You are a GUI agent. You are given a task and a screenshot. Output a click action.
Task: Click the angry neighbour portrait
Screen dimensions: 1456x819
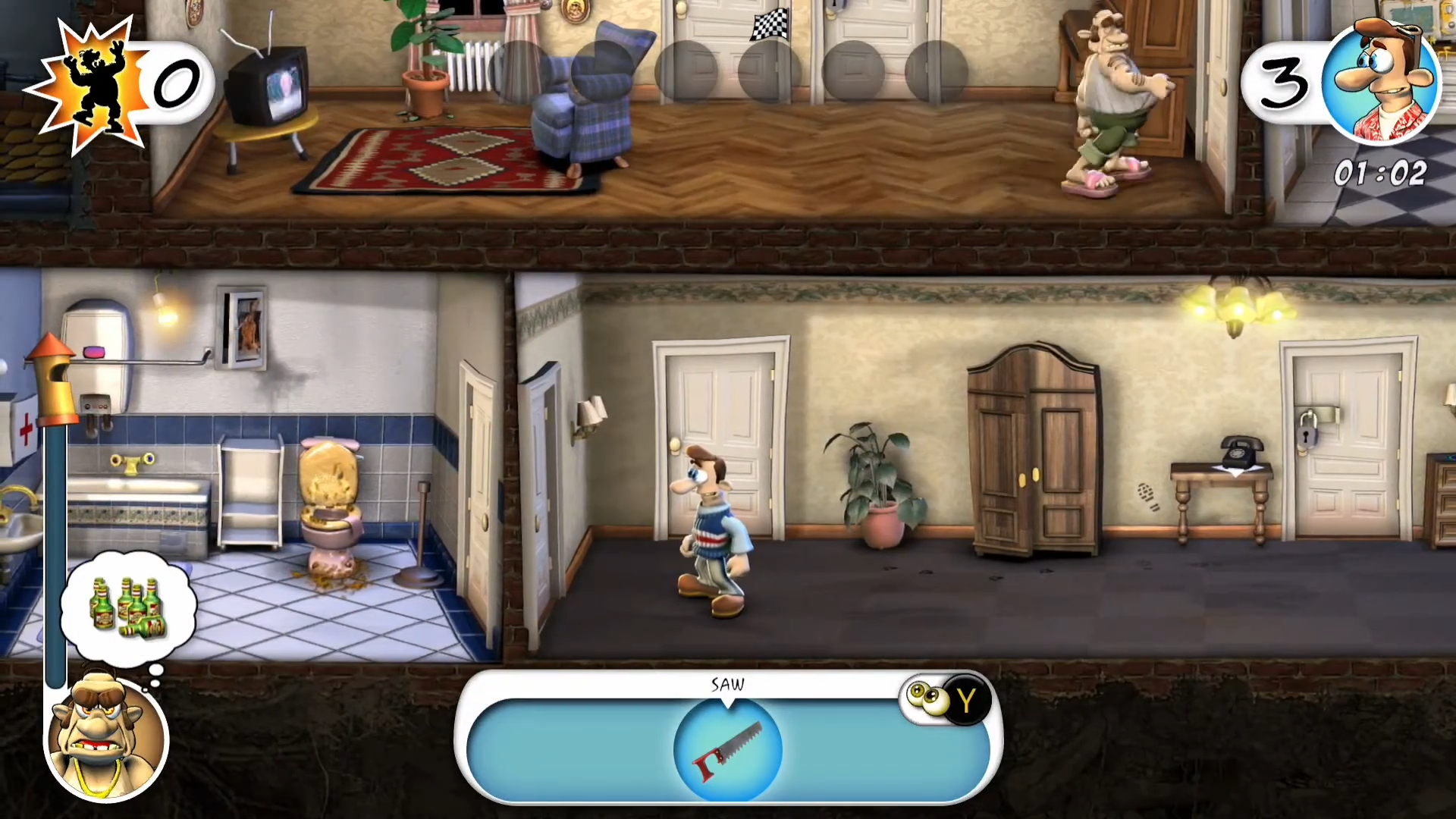[105, 737]
